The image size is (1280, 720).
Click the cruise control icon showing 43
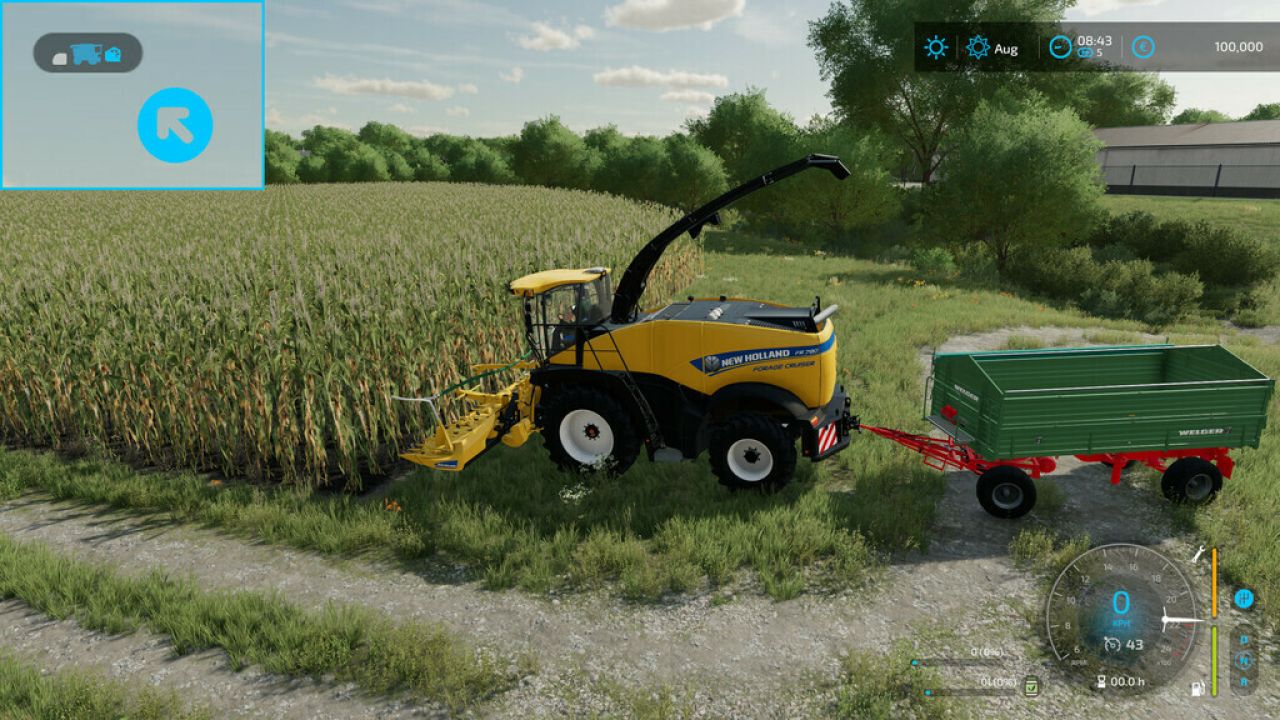pos(1113,644)
